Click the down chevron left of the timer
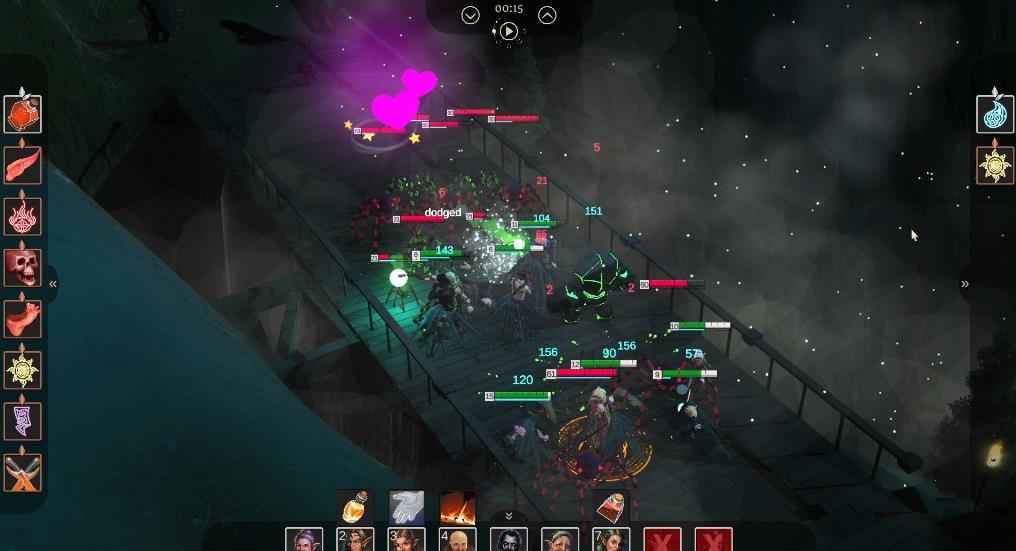 (470, 15)
